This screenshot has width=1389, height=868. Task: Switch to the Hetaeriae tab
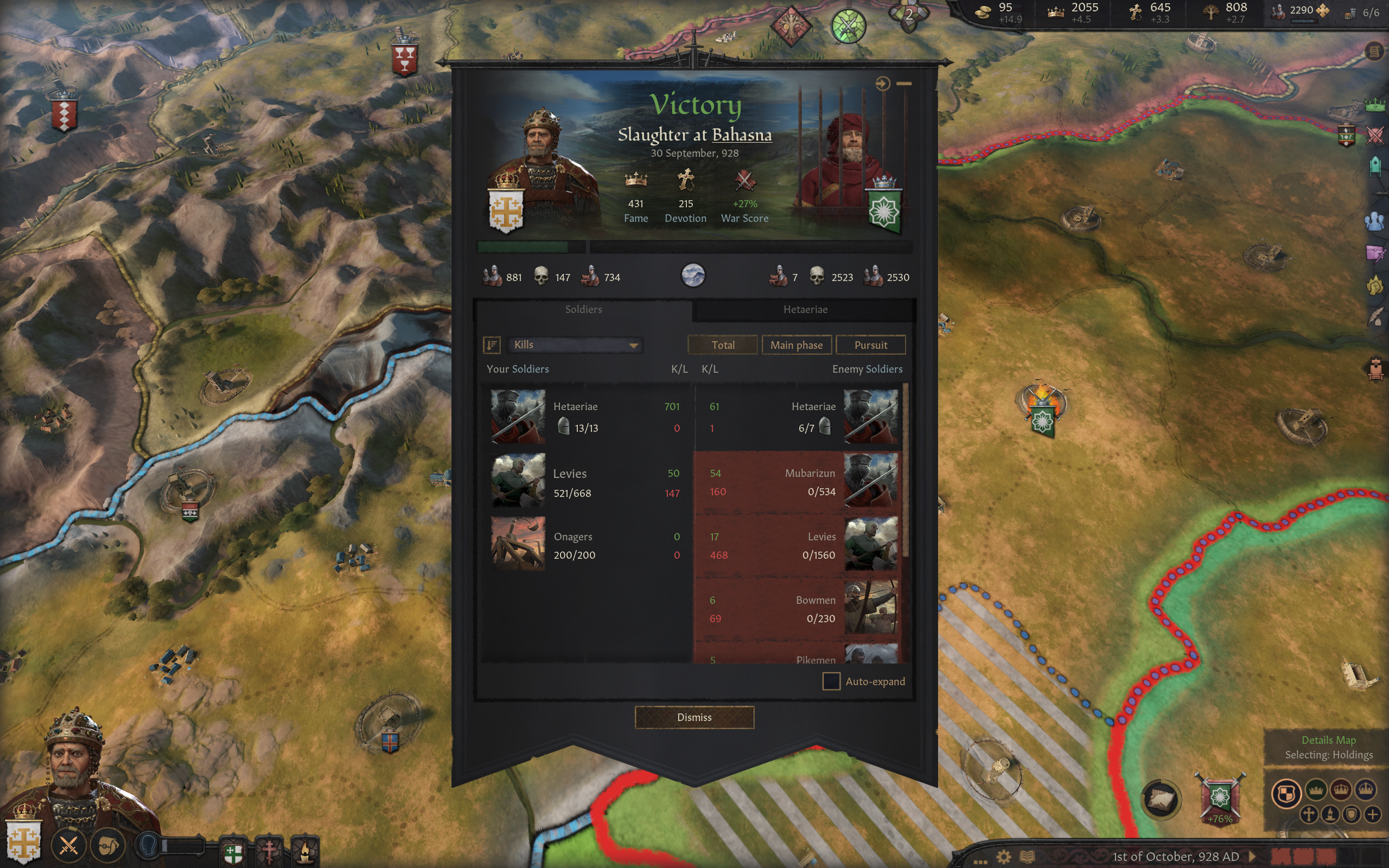(x=805, y=309)
